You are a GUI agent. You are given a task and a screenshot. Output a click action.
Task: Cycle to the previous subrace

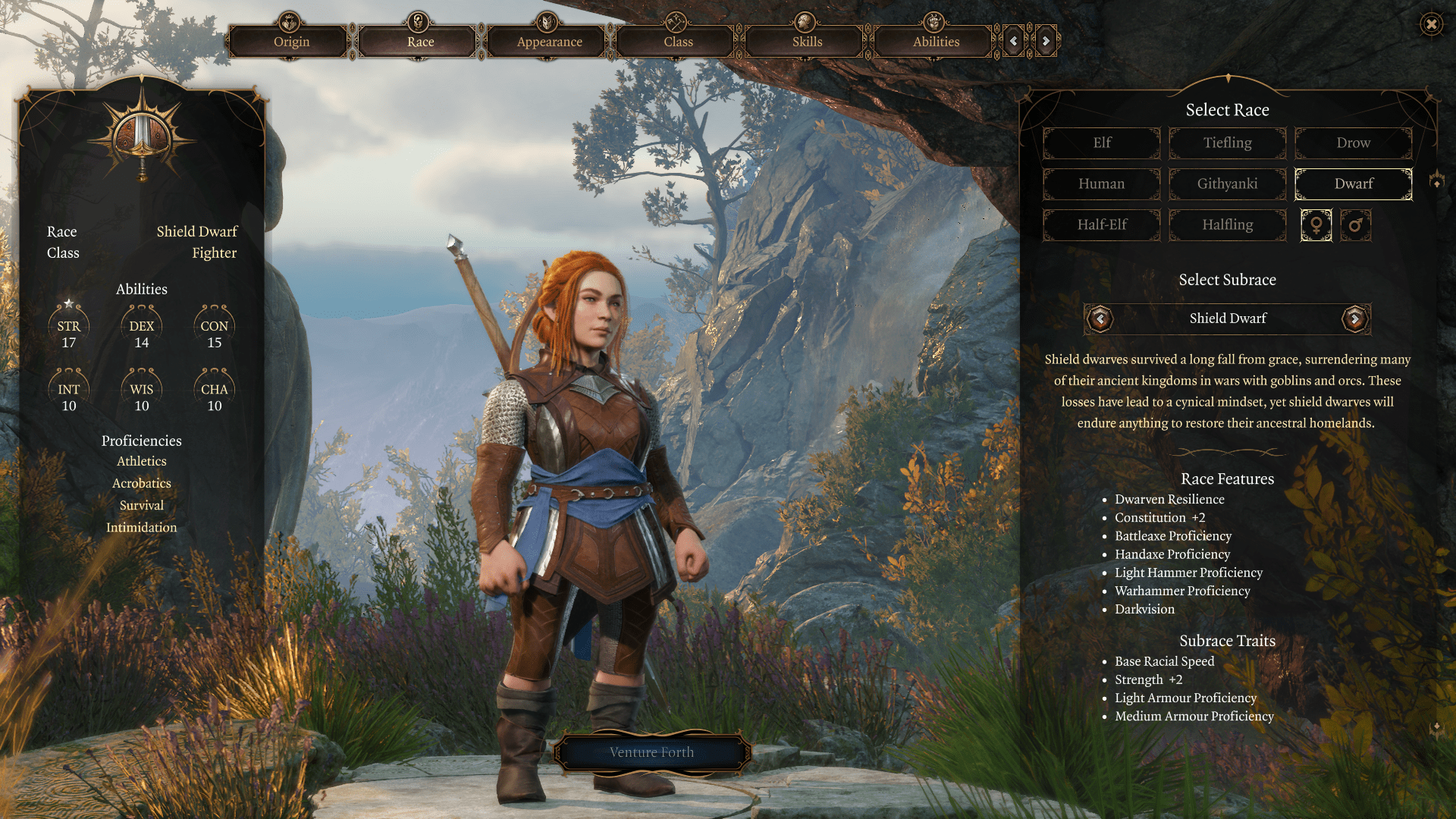click(1100, 318)
